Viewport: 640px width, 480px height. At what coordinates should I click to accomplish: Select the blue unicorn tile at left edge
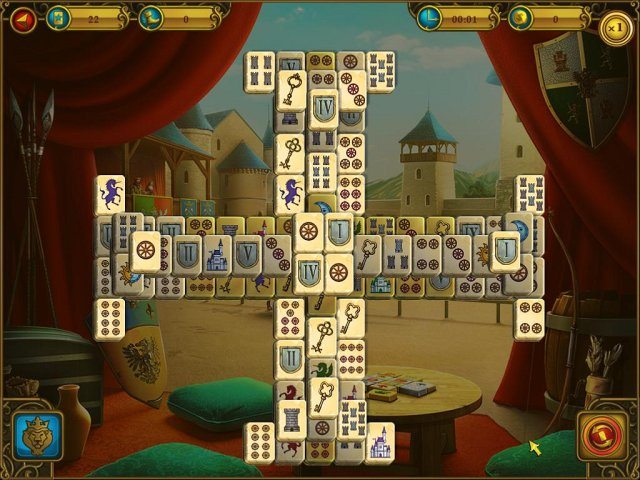110,194
